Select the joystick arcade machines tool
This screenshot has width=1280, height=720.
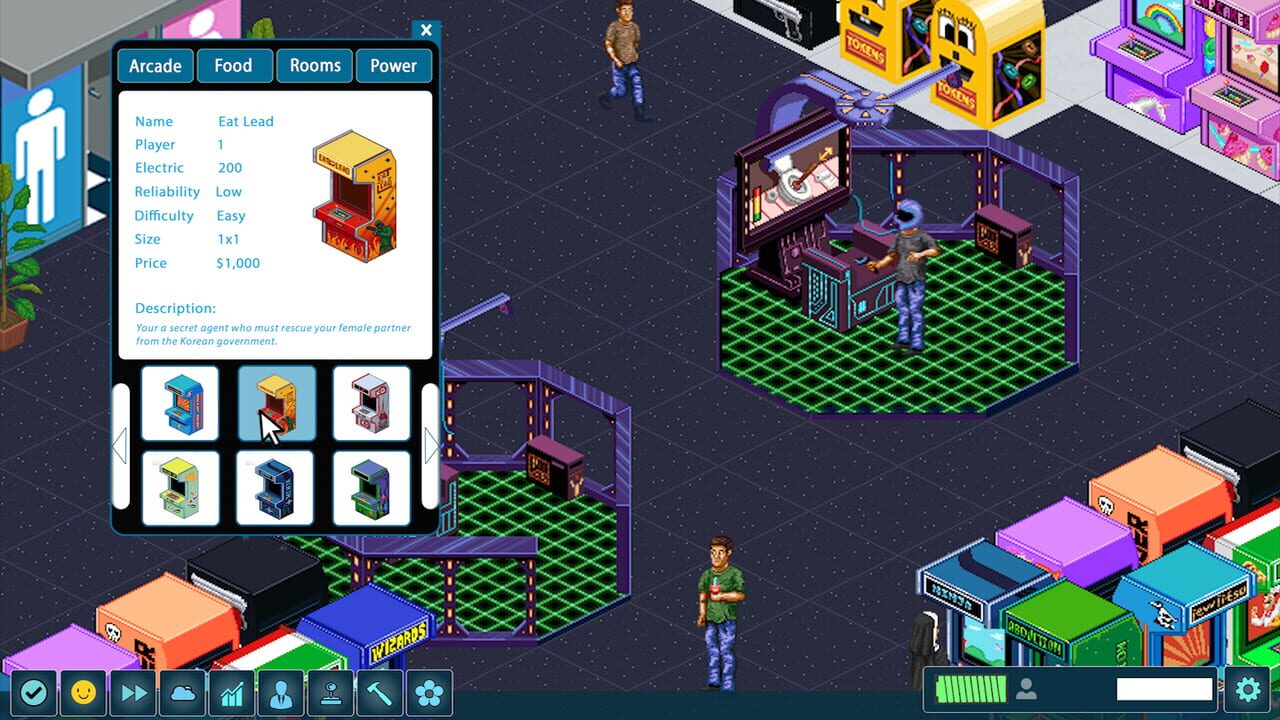[331, 691]
